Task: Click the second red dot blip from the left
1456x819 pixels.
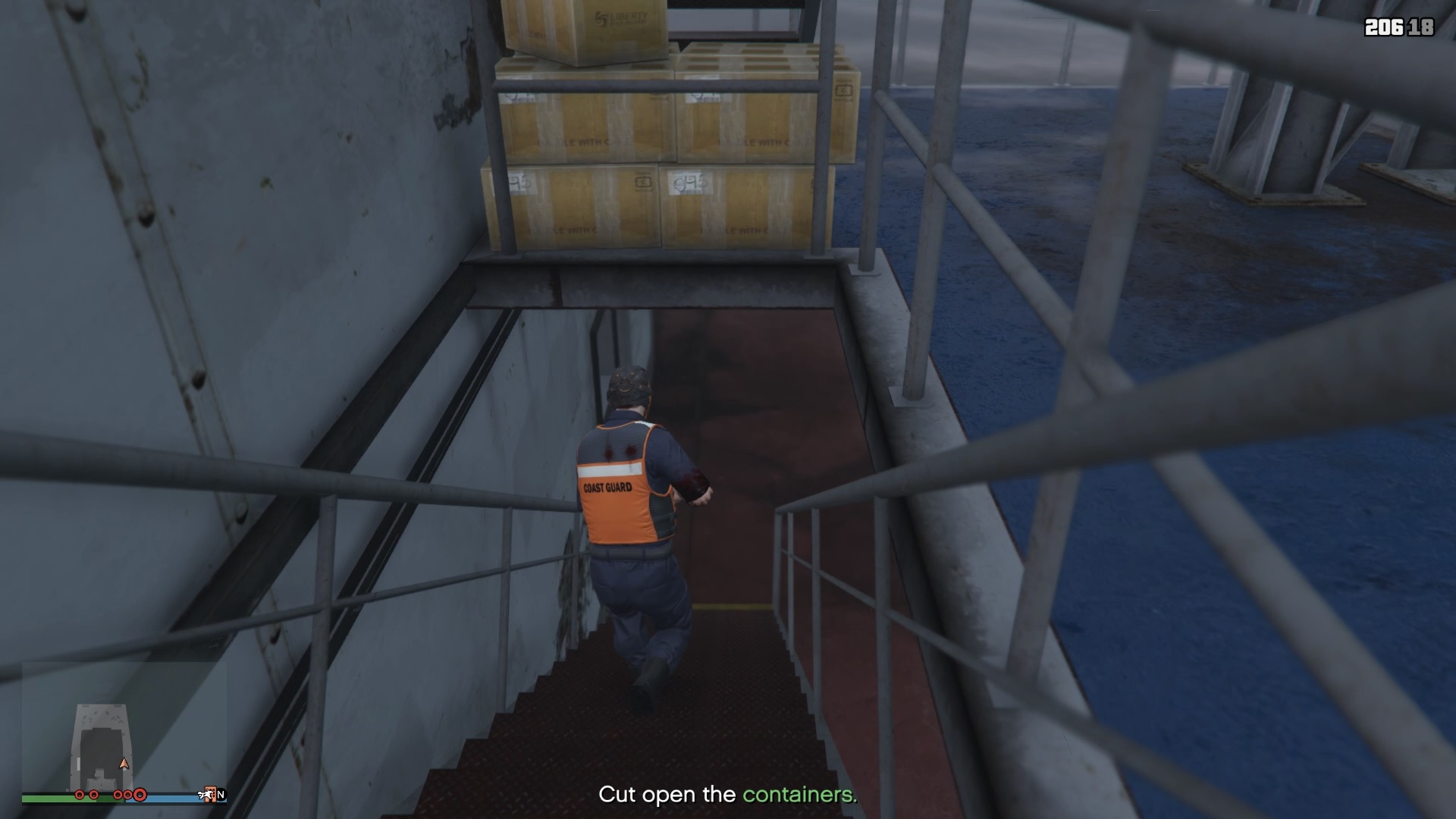Action: pos(93,795)
